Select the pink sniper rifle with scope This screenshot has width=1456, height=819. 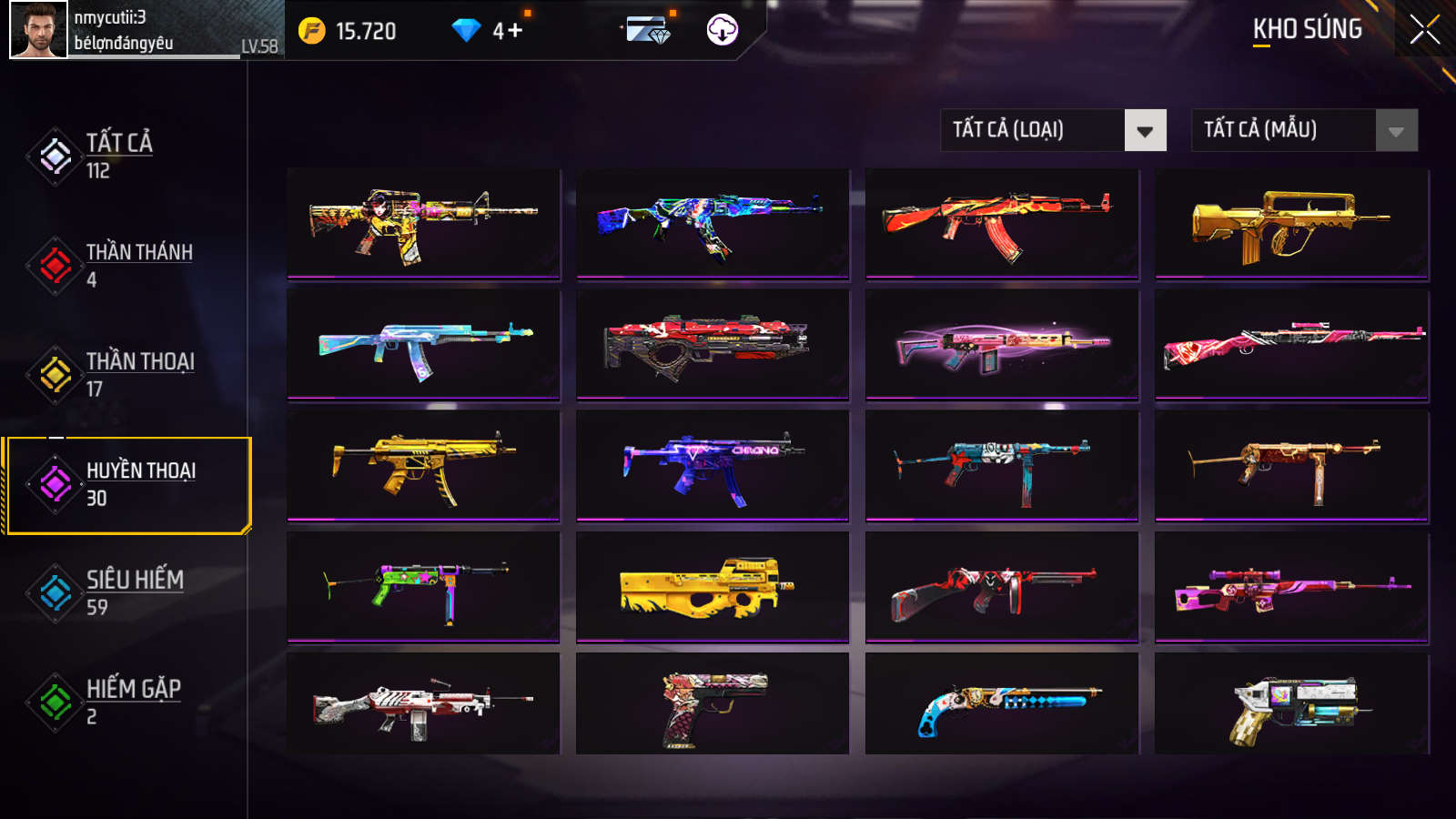pos(1291,588)
